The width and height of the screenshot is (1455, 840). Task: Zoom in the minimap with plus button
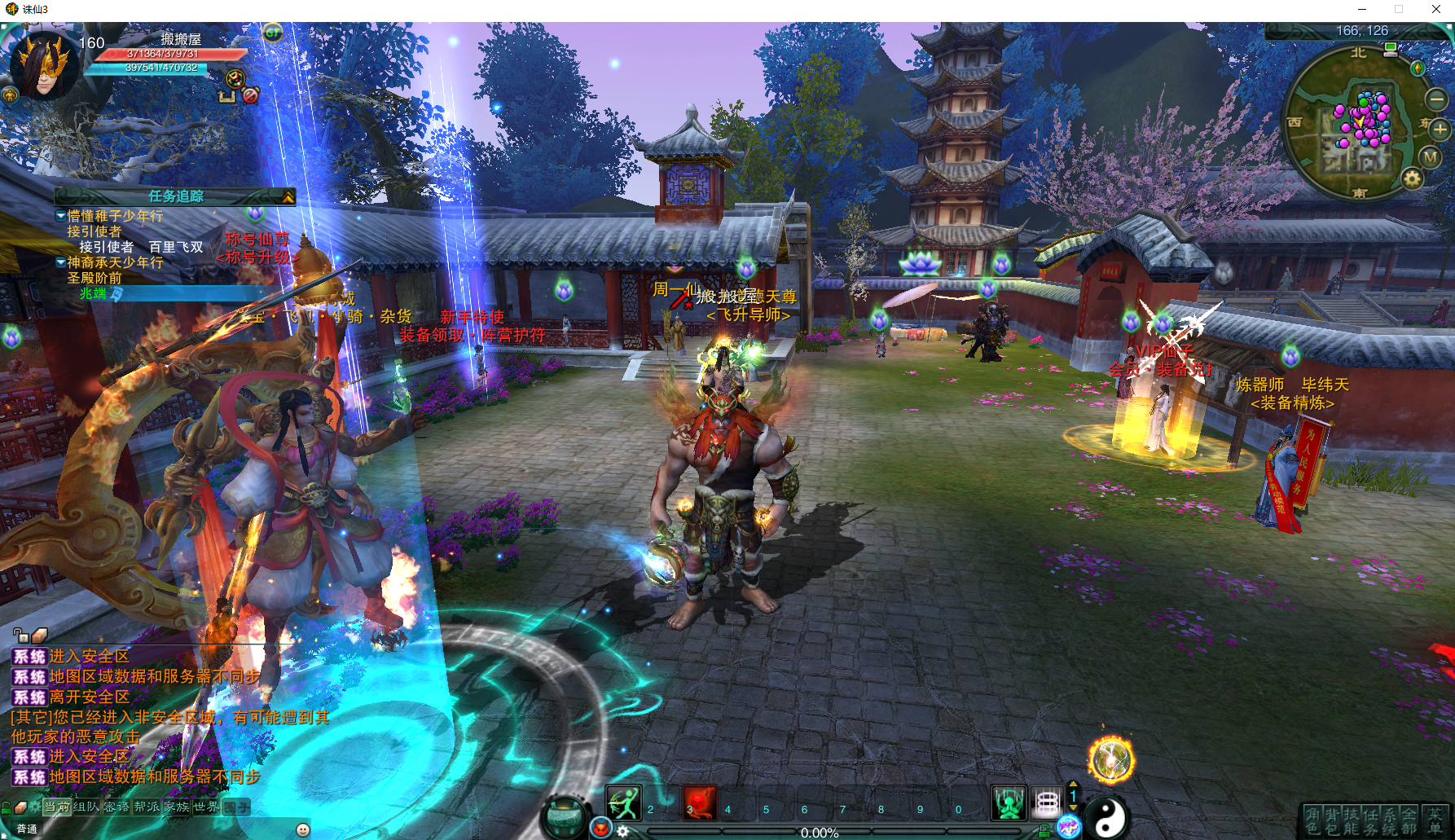[1440, 129]
